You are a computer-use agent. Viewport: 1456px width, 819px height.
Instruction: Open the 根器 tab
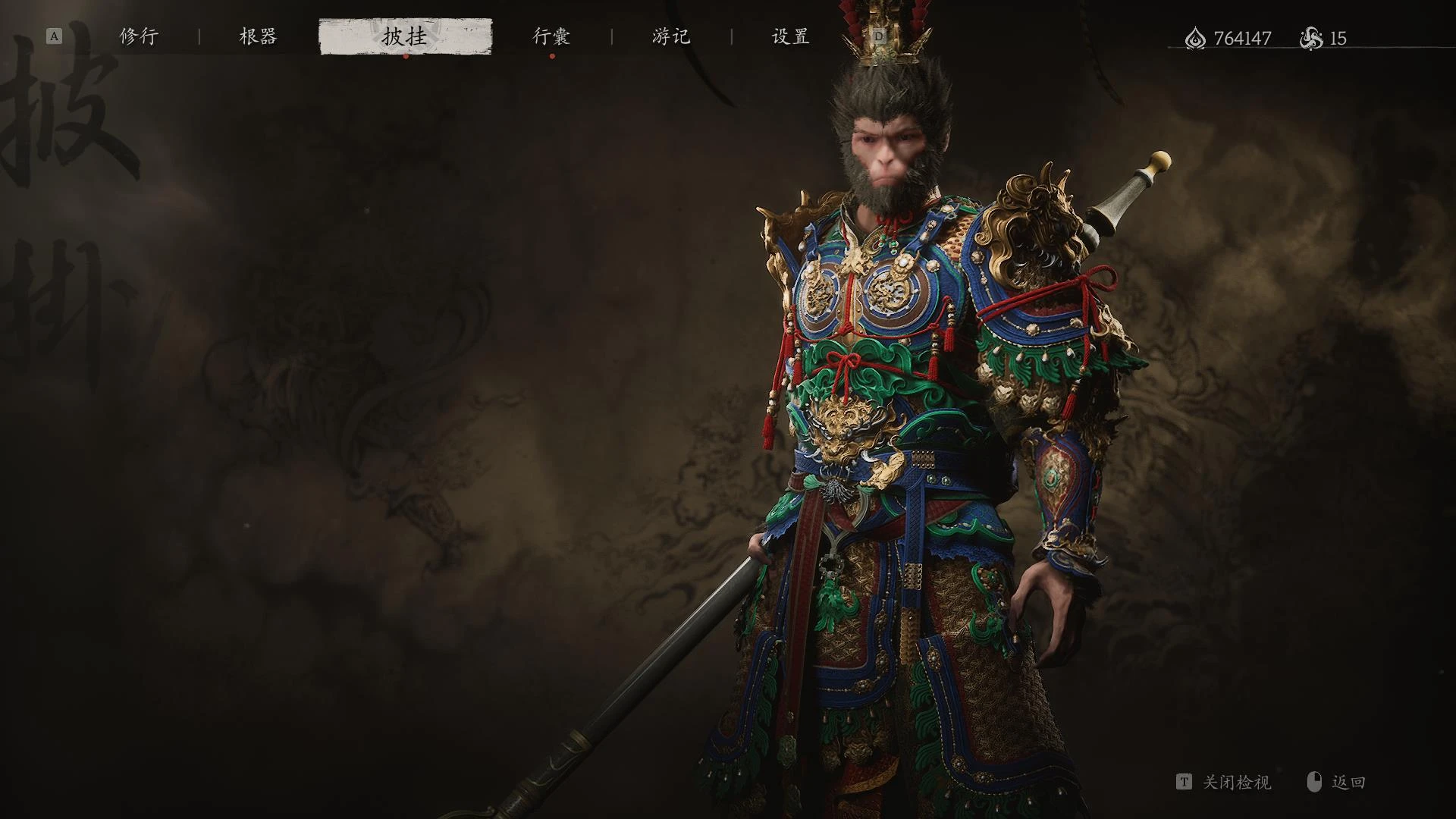(x=259, y=36)
